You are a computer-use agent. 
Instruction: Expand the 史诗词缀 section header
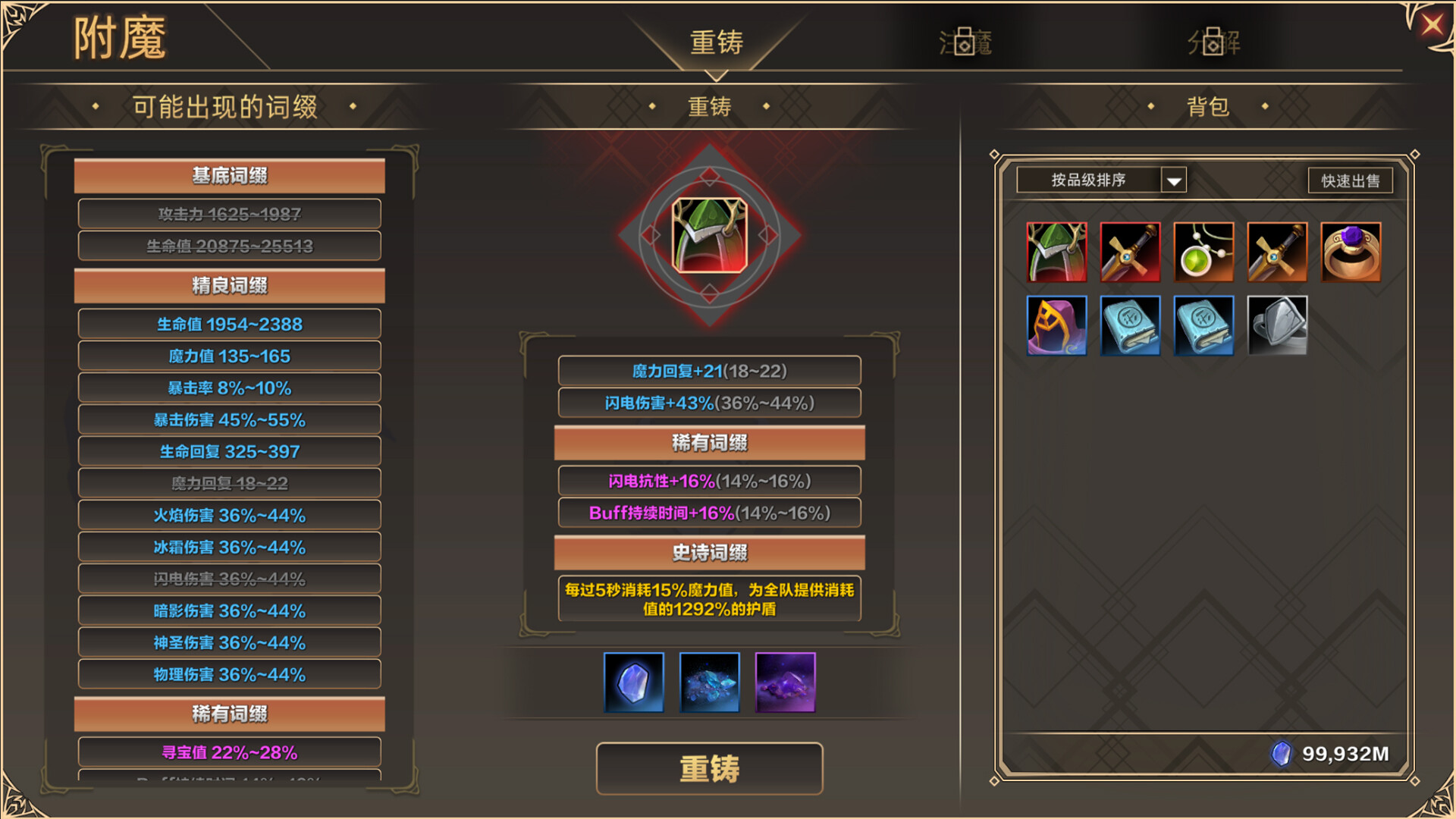point(710,554)
